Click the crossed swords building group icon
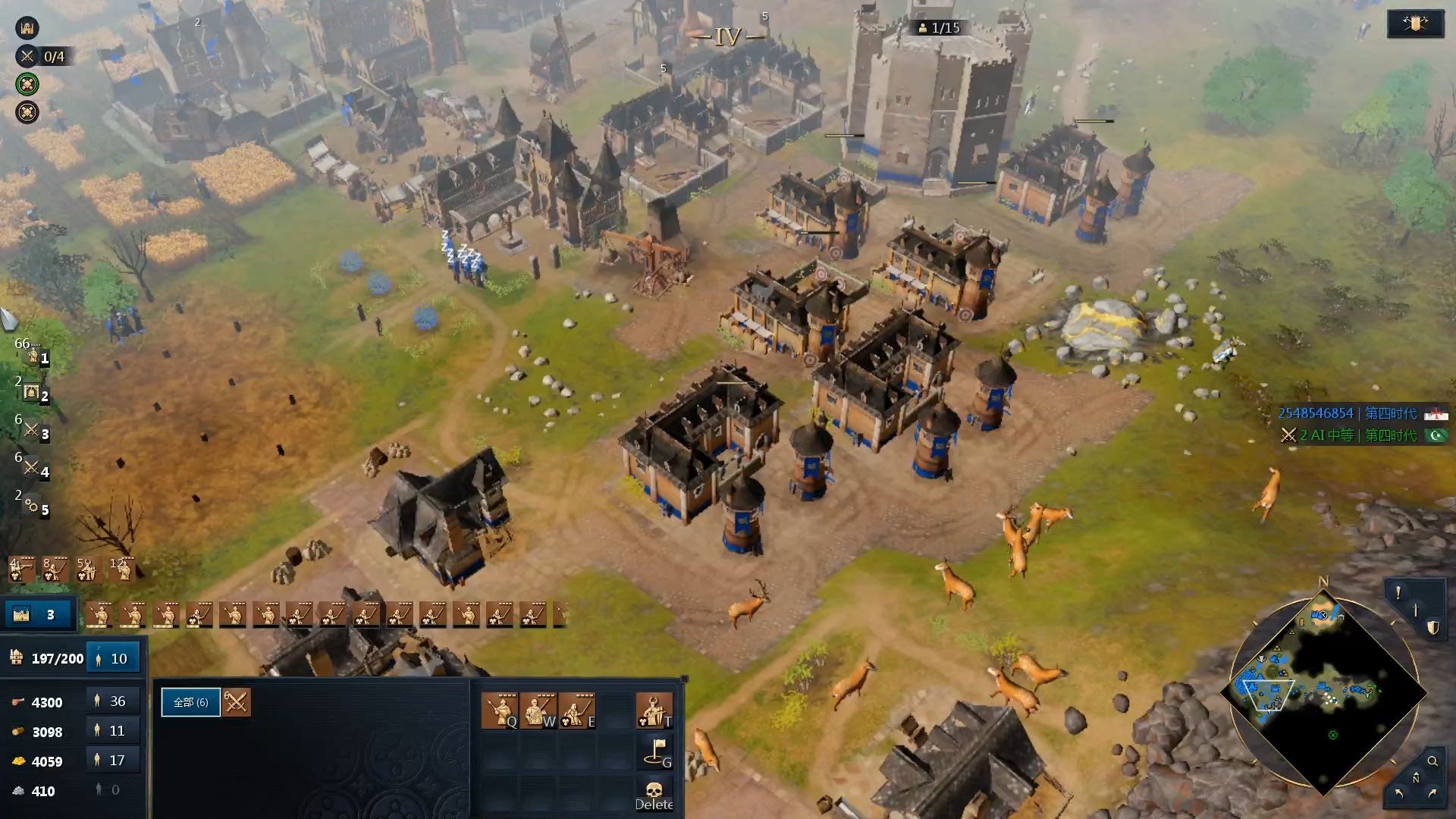Image resolution: width=1456 pixels, height=819 pixels. [x=236, y=702]
